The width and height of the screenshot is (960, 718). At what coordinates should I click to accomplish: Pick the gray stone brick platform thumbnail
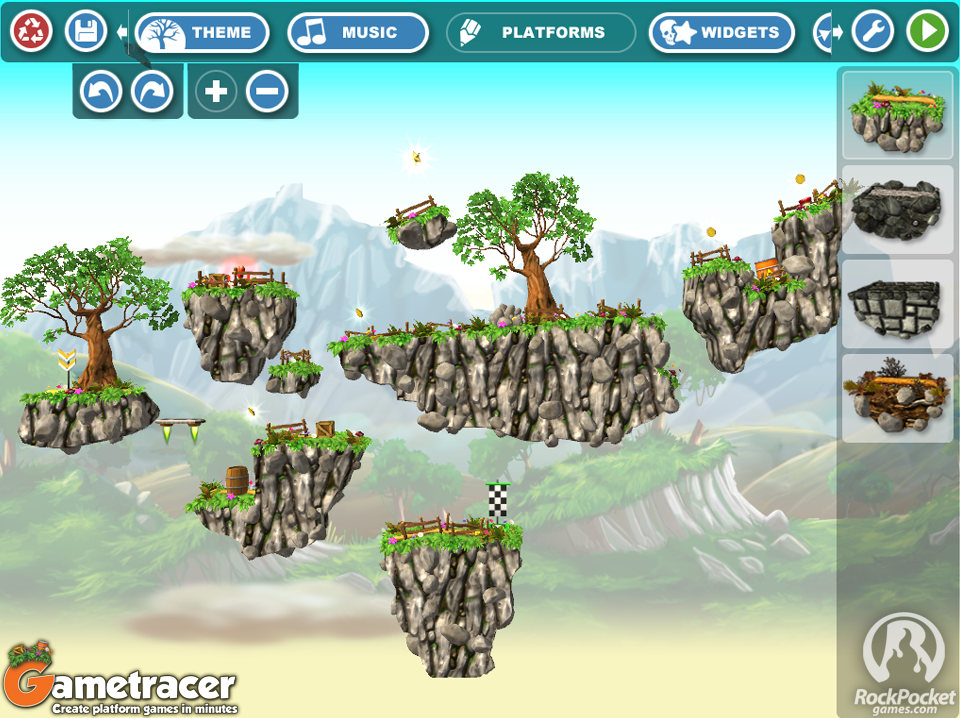pos(897,303)
